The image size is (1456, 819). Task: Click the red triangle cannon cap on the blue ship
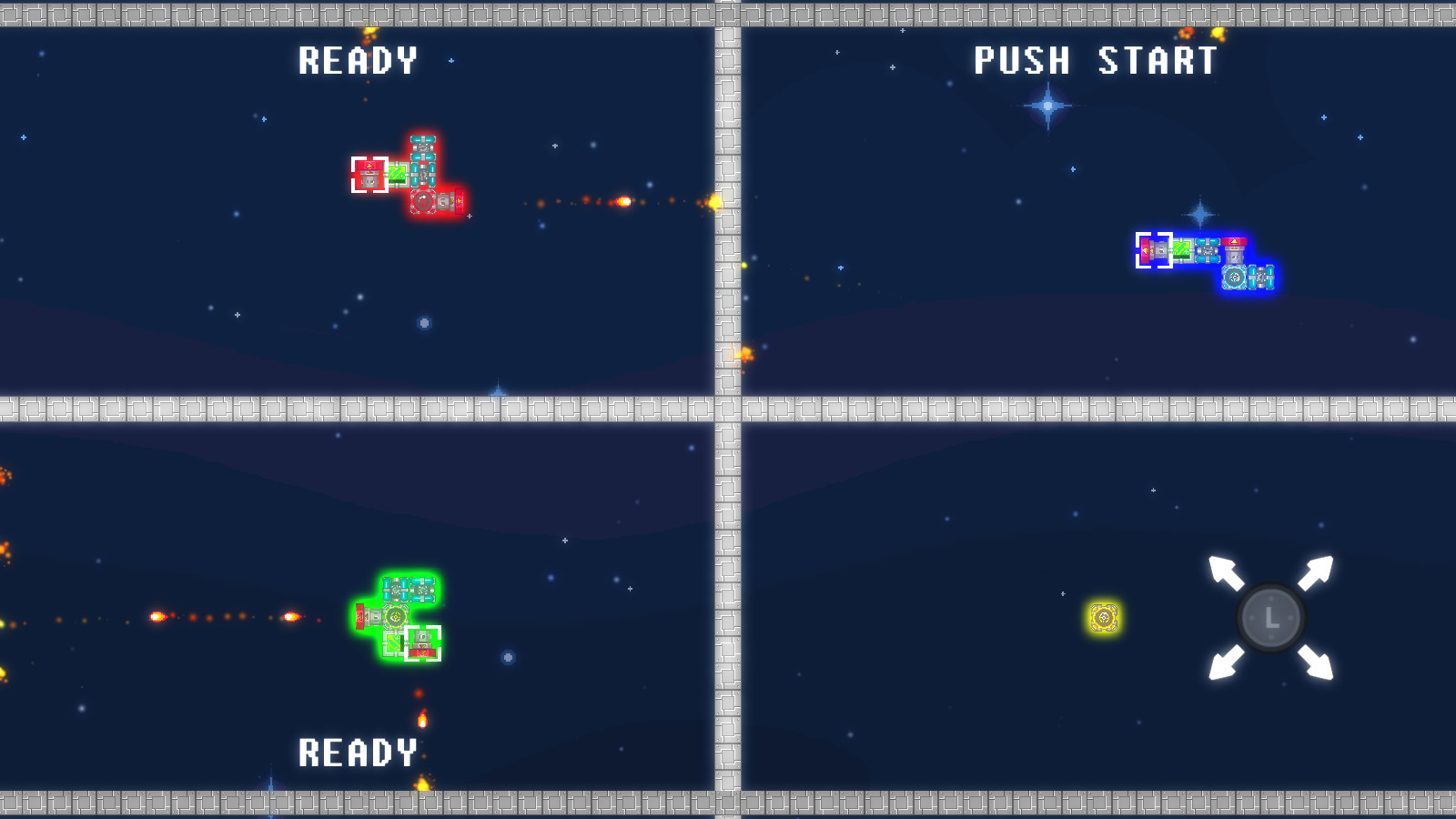click(1234, 241)
